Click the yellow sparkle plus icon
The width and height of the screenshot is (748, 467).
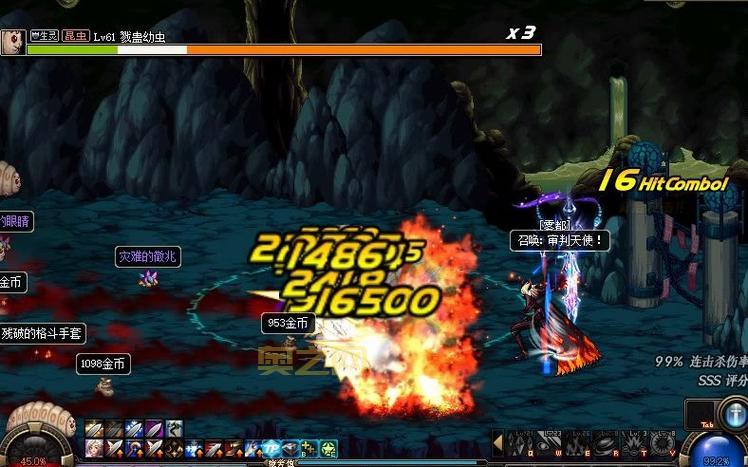(x=310, y=449)
